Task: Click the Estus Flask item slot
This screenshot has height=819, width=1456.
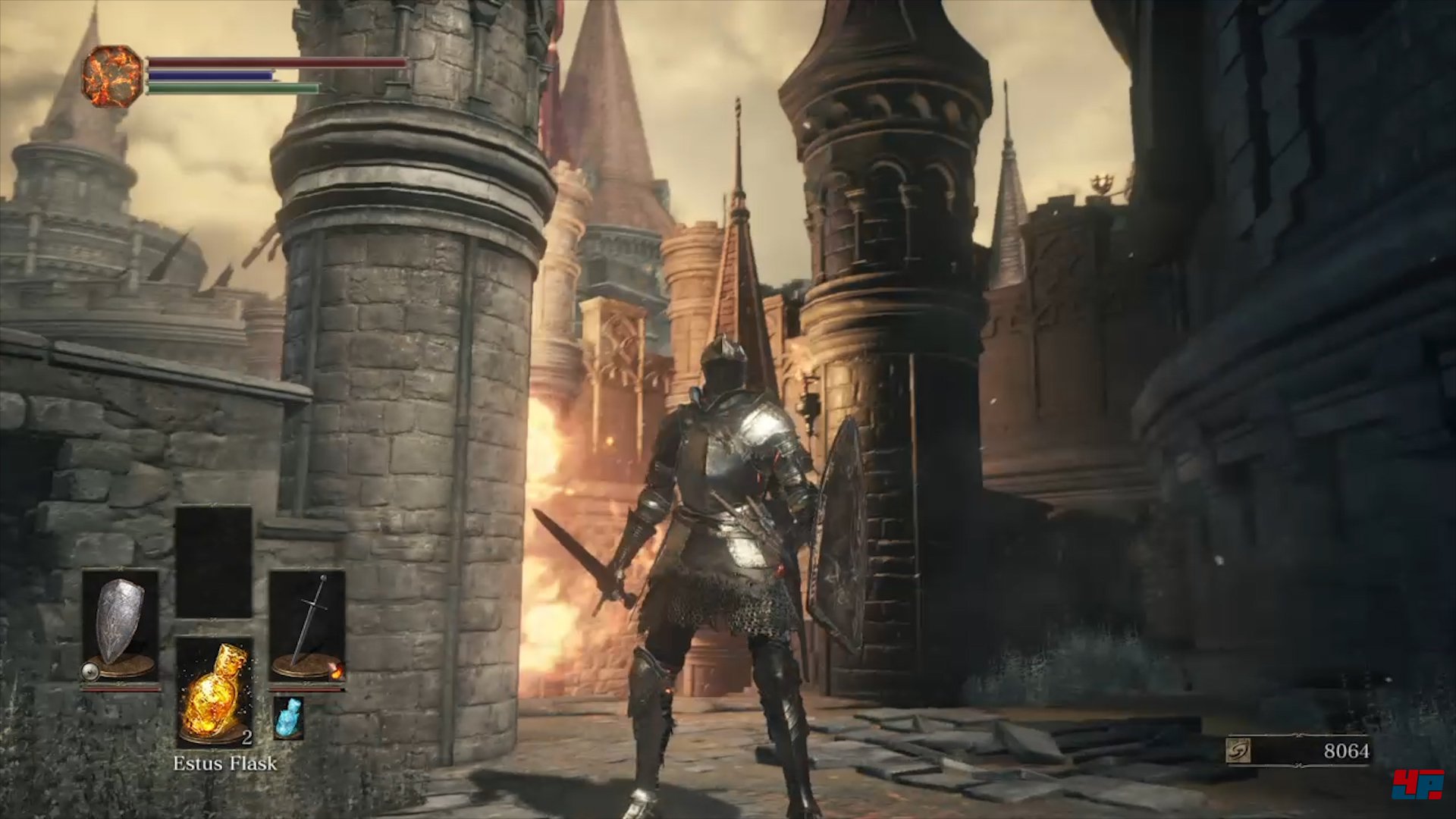Action: coord(215,692)
